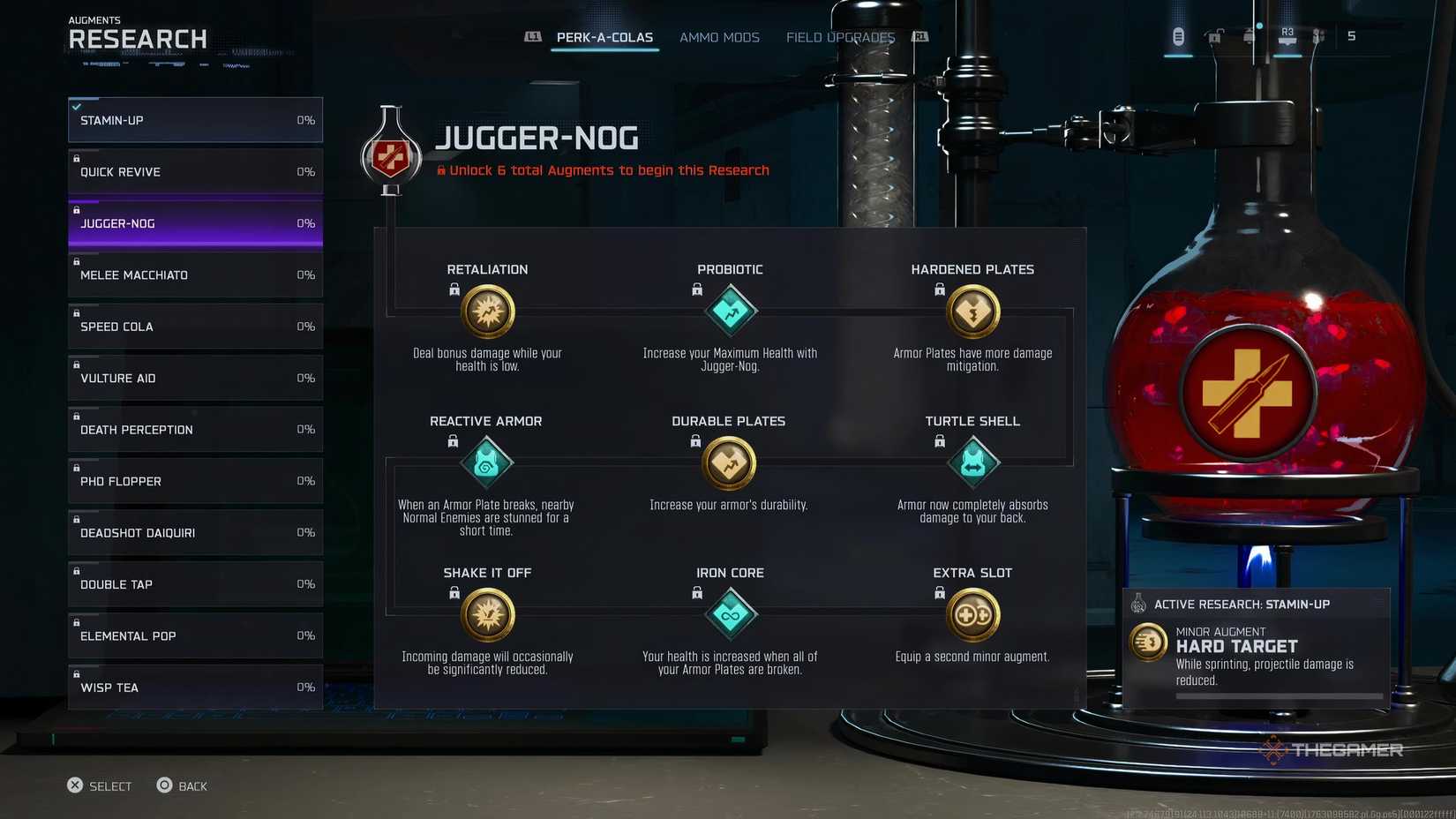Switch to the Ammo Mods tab

[719, 37]
